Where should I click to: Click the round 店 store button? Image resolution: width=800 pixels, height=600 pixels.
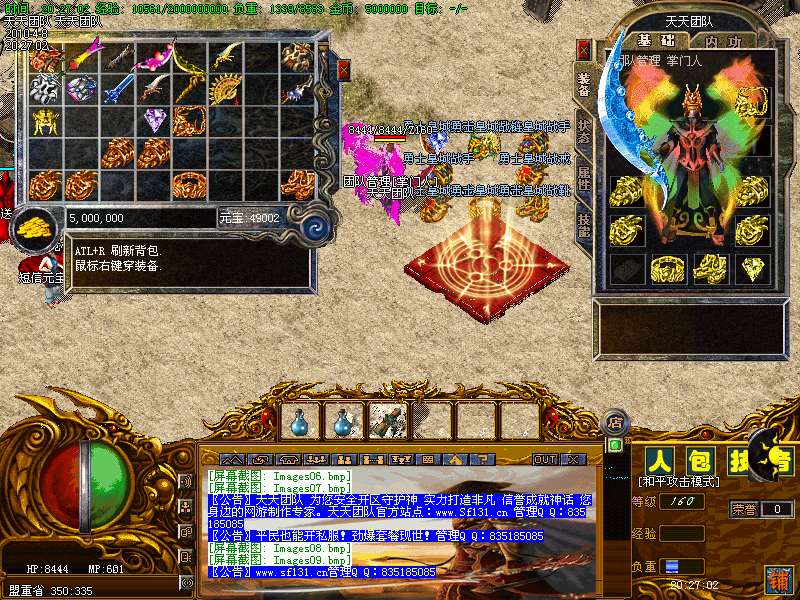click(615, 422)
